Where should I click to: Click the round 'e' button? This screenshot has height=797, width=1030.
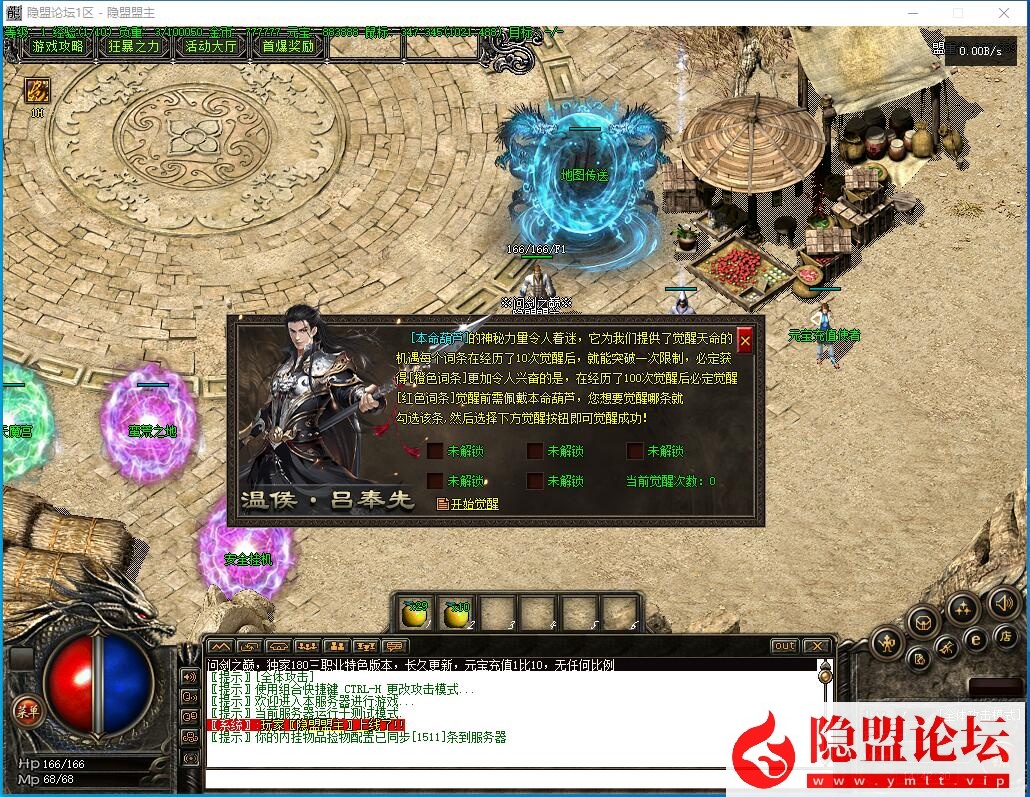coord(976,638)
